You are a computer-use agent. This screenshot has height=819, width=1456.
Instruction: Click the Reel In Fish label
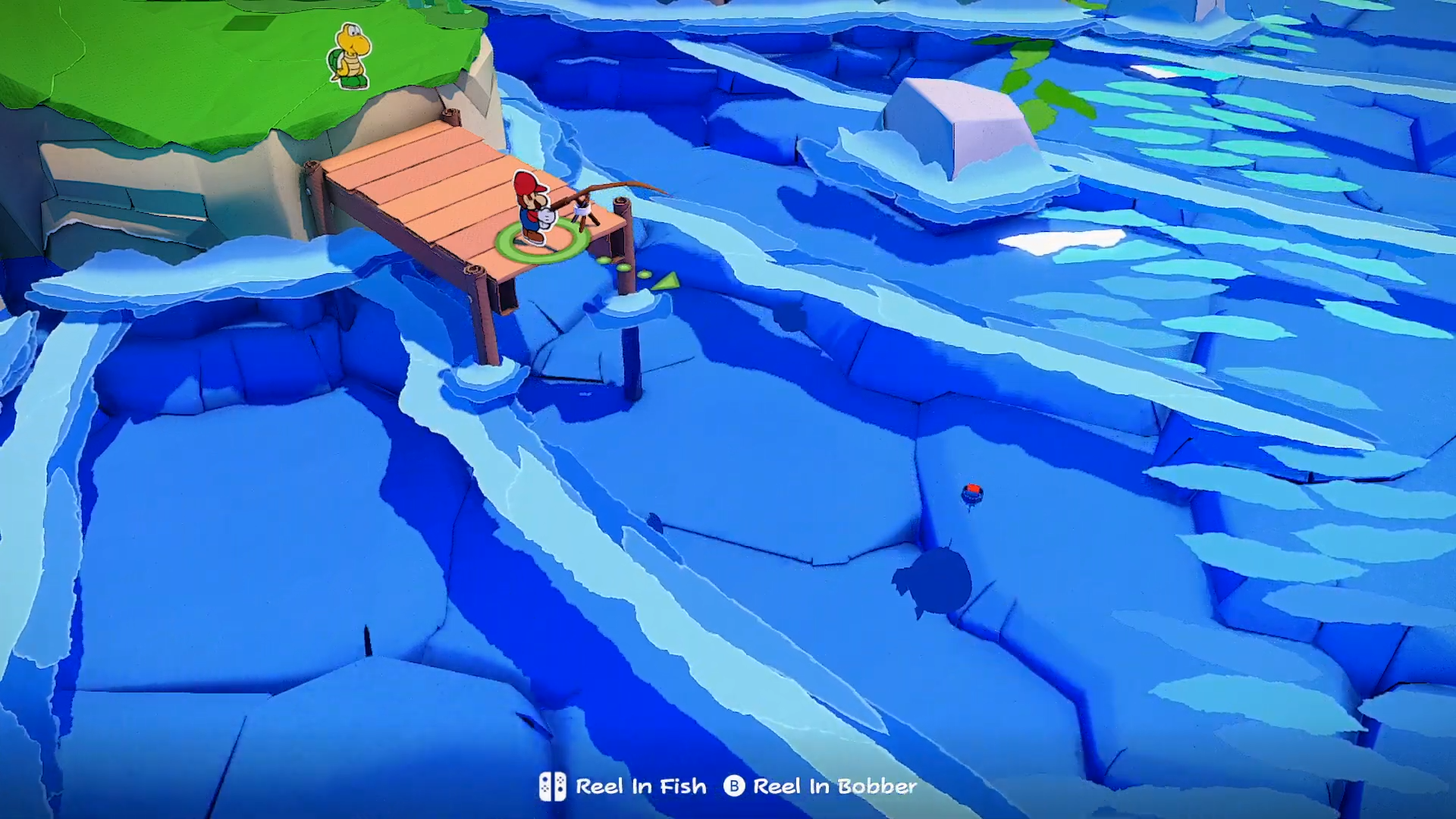point(641,786)
